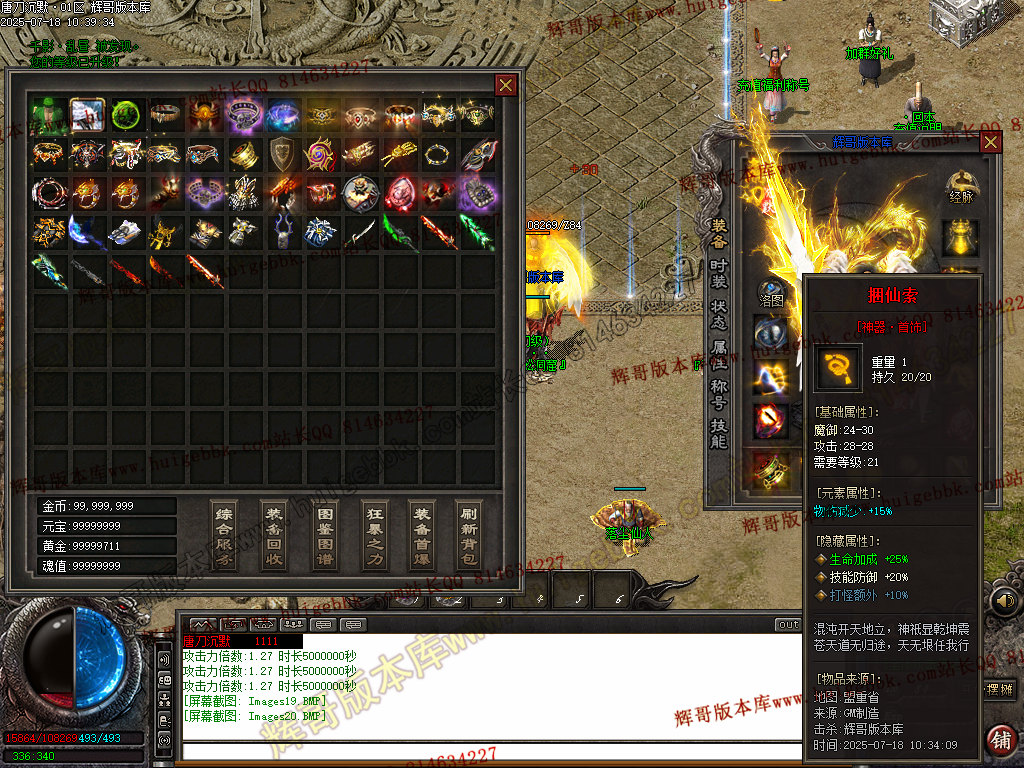
Task: Open the 经脉 meridians icon
Action: 961,187
